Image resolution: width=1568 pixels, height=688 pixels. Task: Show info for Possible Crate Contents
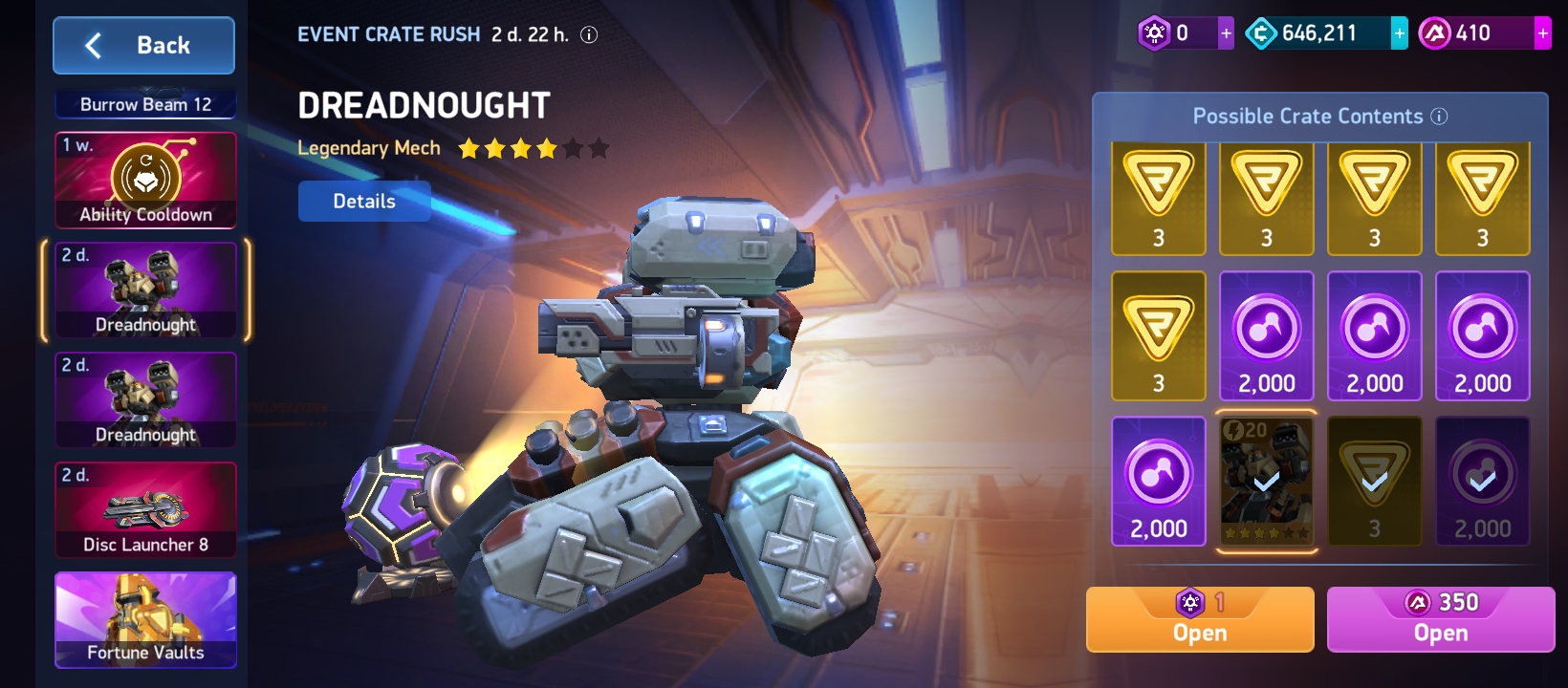[x=1439, y=117]
